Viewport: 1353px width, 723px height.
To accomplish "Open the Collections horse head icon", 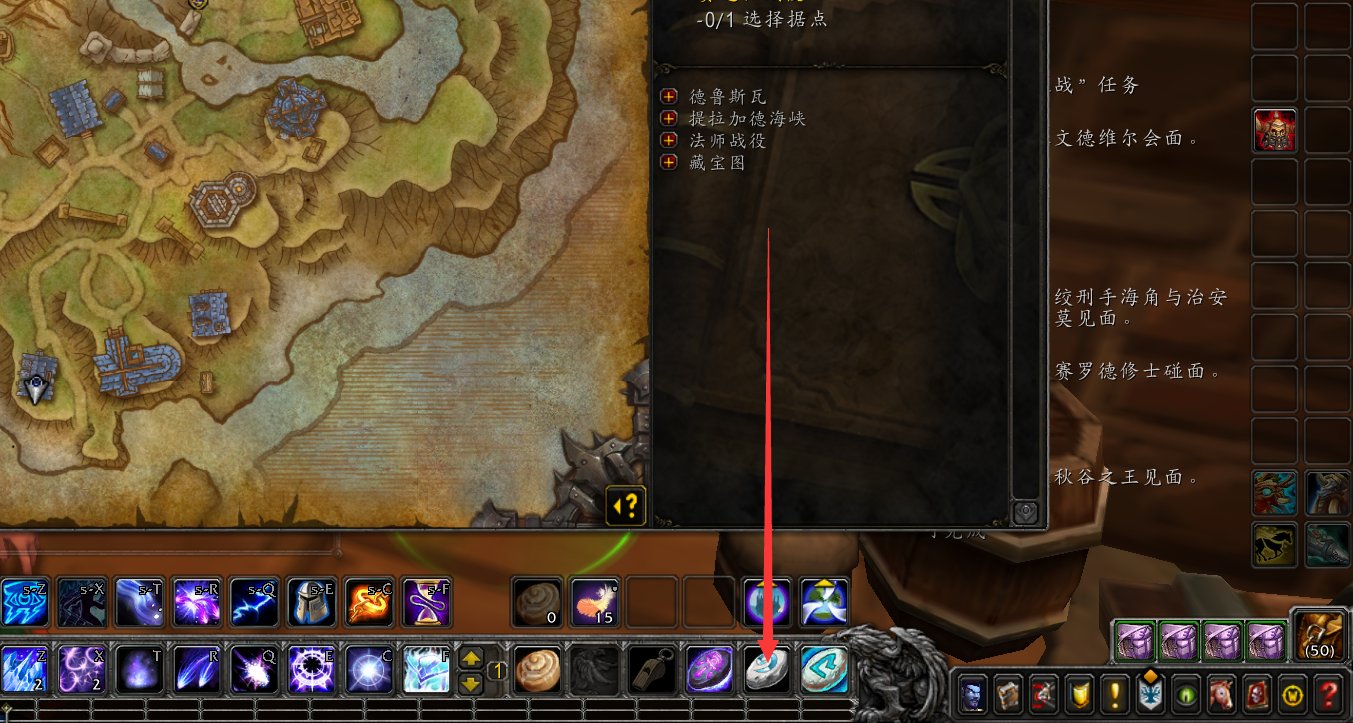I will pos(1222,697).
